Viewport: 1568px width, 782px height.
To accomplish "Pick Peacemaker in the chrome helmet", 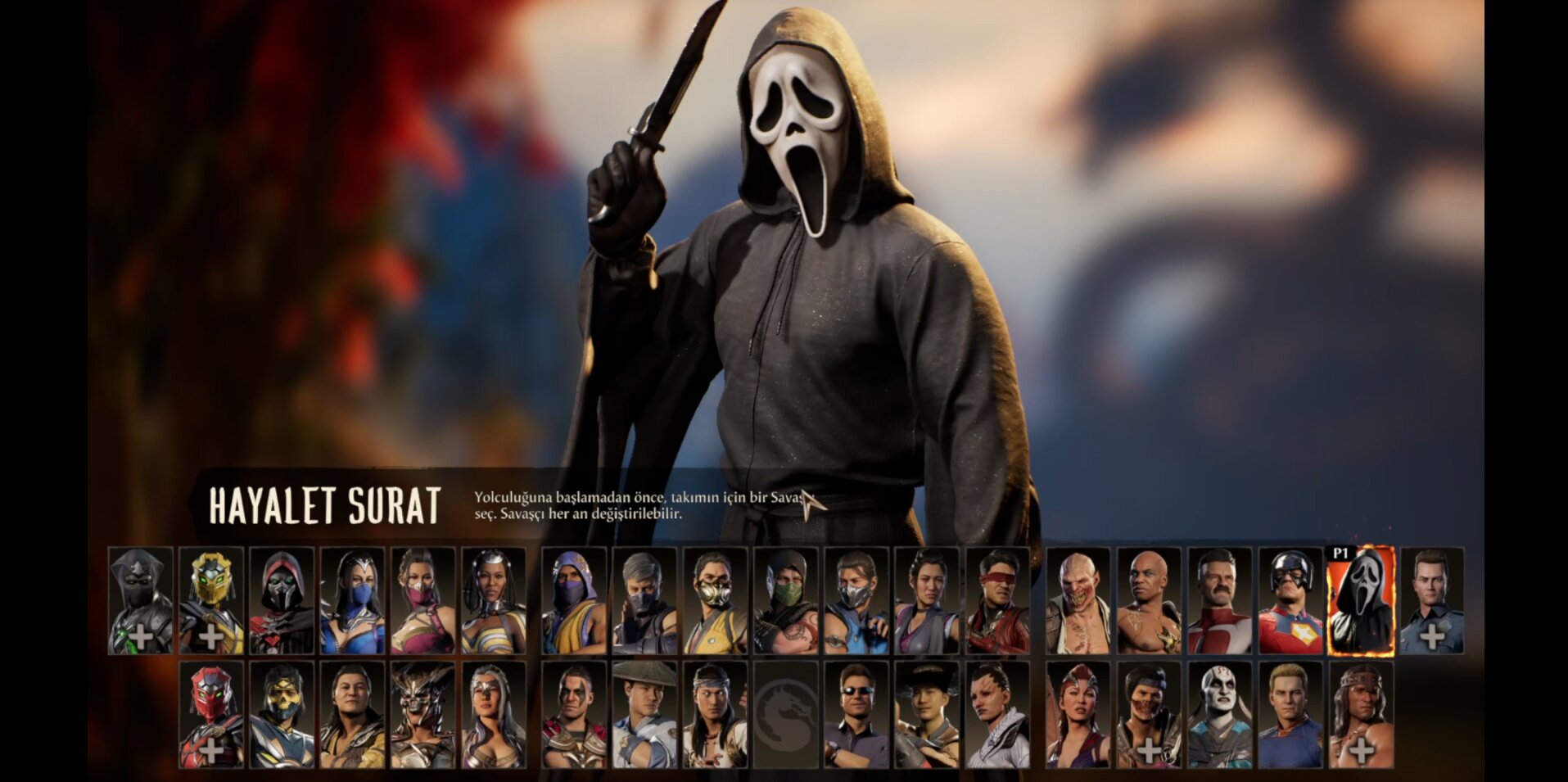I will point(1290,601).
